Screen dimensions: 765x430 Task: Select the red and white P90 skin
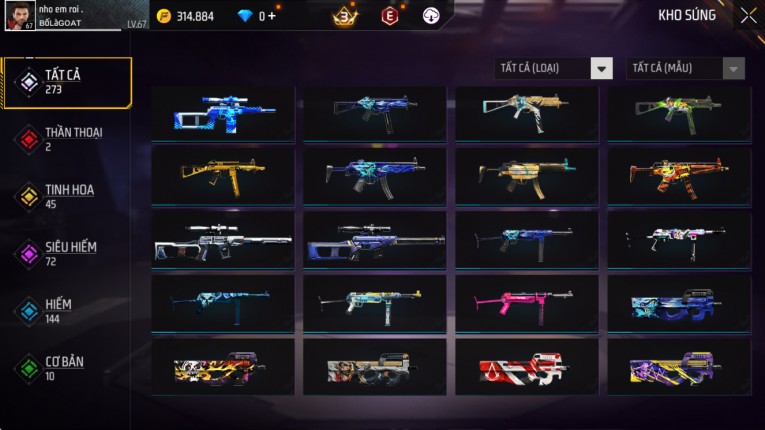click(527, 366)
